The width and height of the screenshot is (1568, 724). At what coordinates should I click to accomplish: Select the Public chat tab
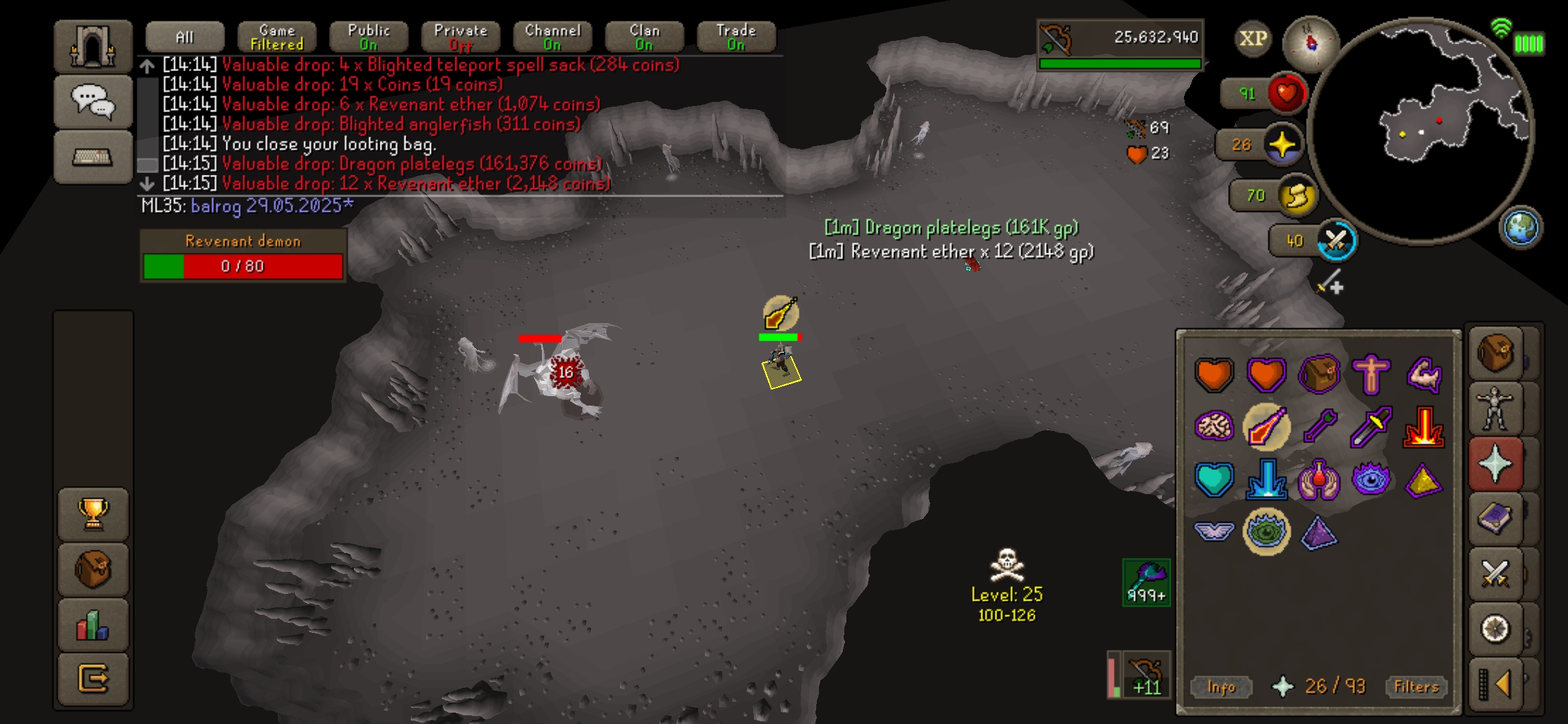pyautogui.click(x=369, y=38)
